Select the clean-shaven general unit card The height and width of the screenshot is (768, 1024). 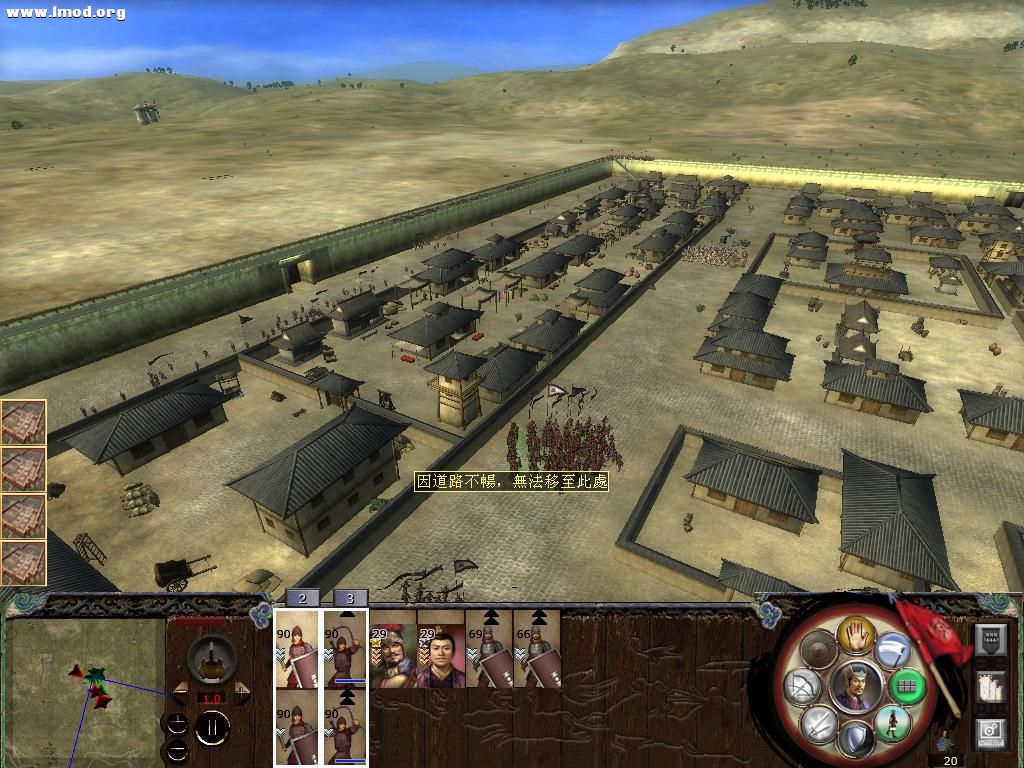[441, 656]
